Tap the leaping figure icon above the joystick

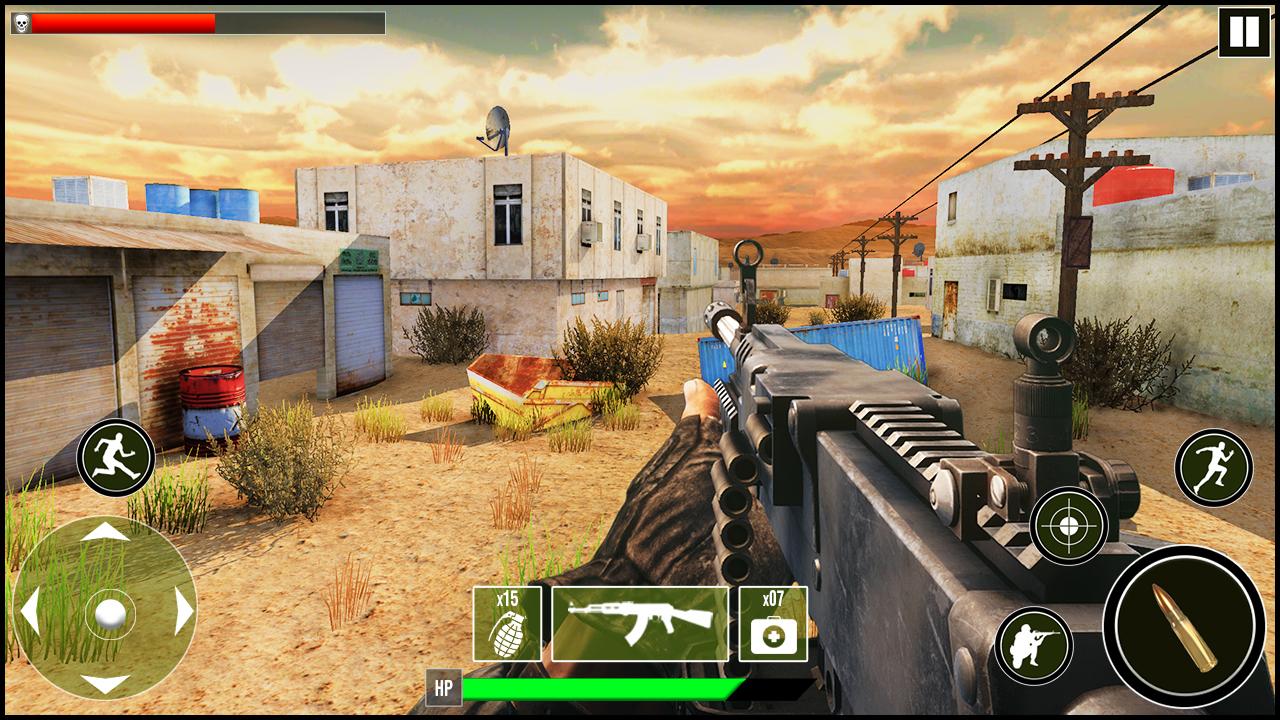click(x=115, y=458)
